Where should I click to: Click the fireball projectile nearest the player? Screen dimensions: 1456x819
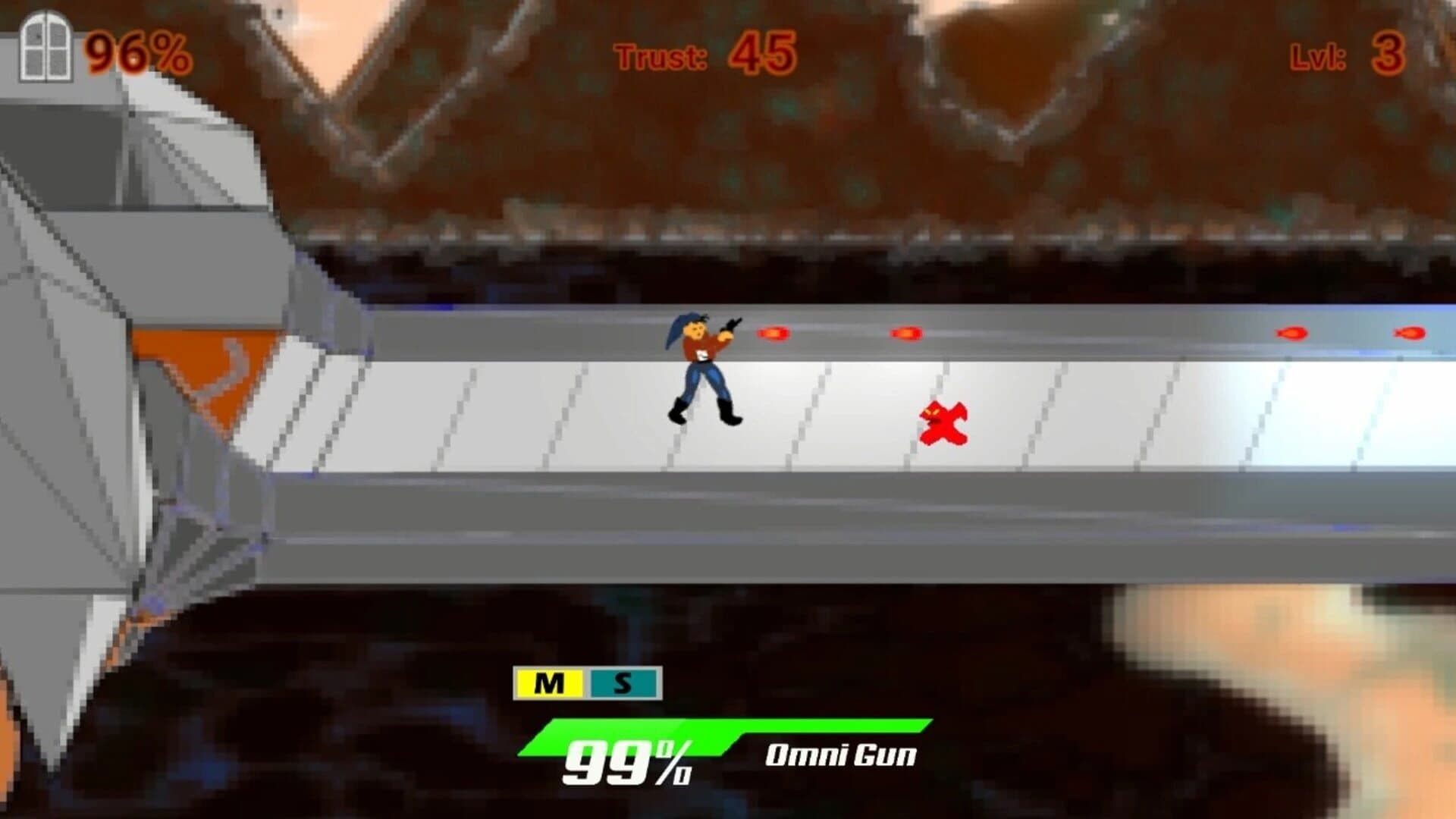click(775, 331)
